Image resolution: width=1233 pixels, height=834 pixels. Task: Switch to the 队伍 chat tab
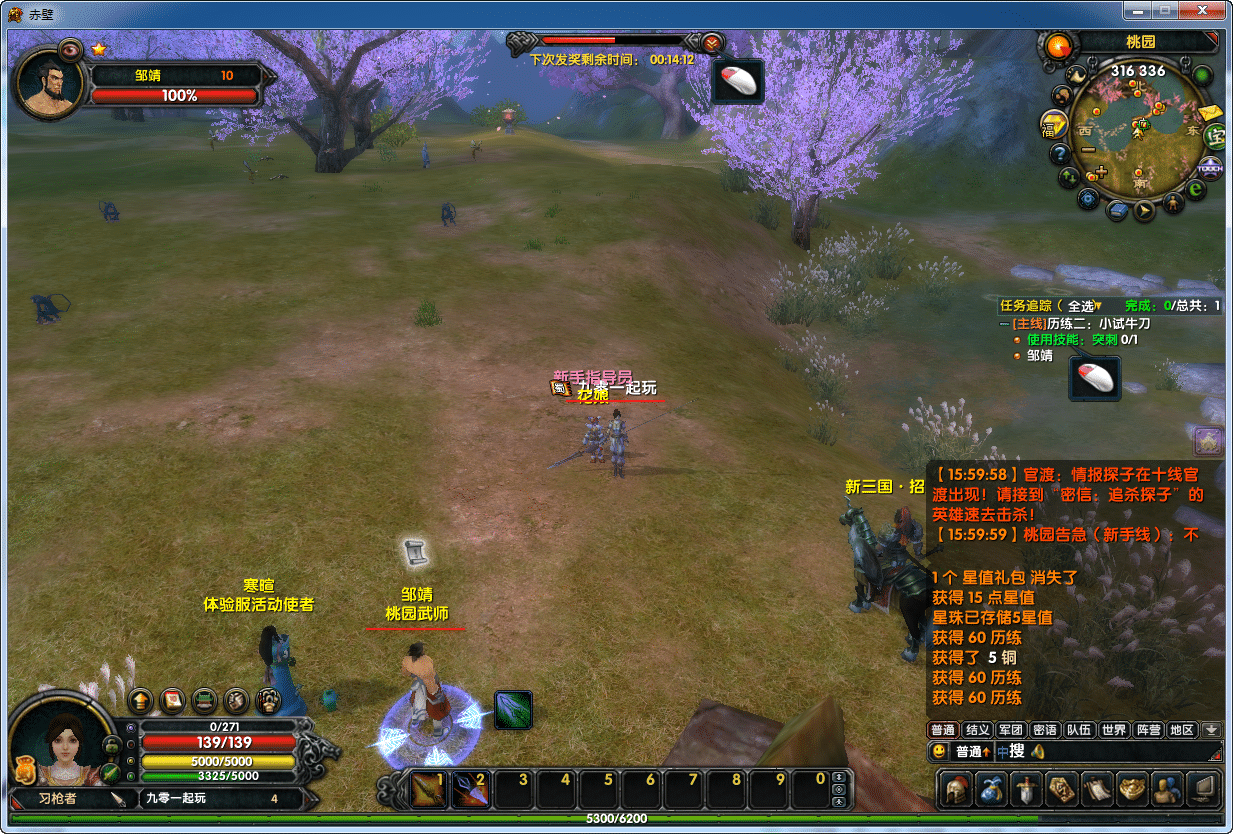[1078, 730]
